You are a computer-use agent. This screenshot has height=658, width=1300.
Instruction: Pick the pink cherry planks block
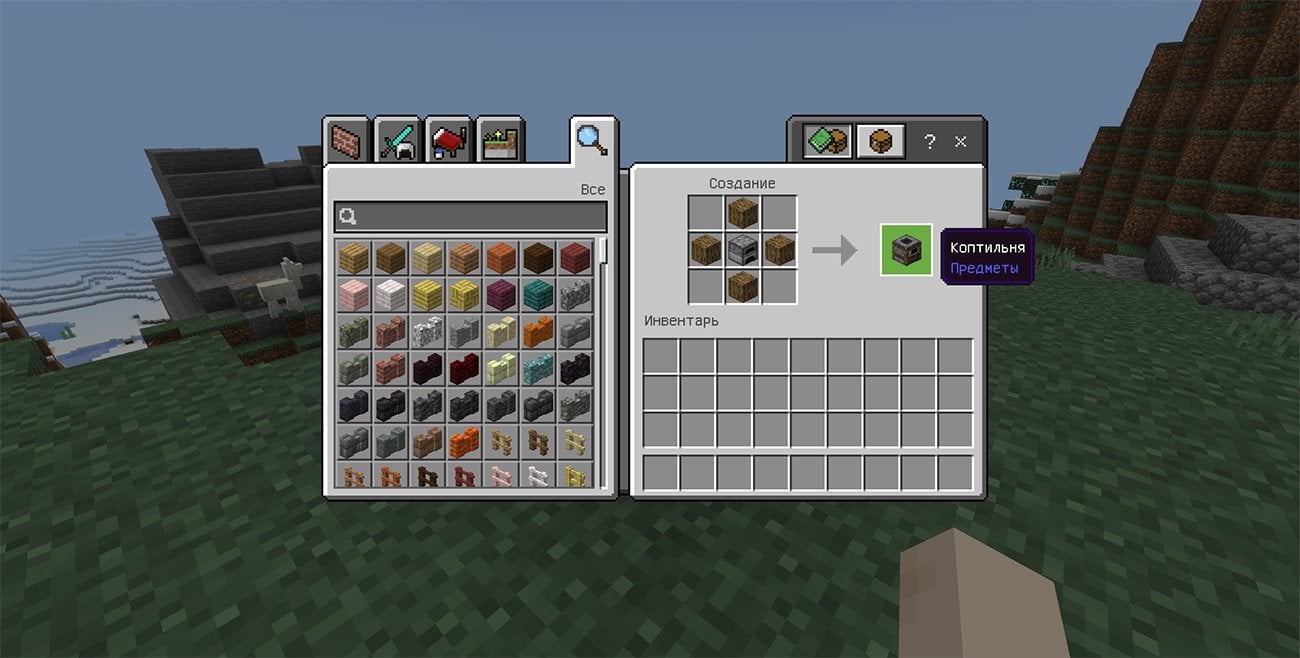(x=353, y=295)
